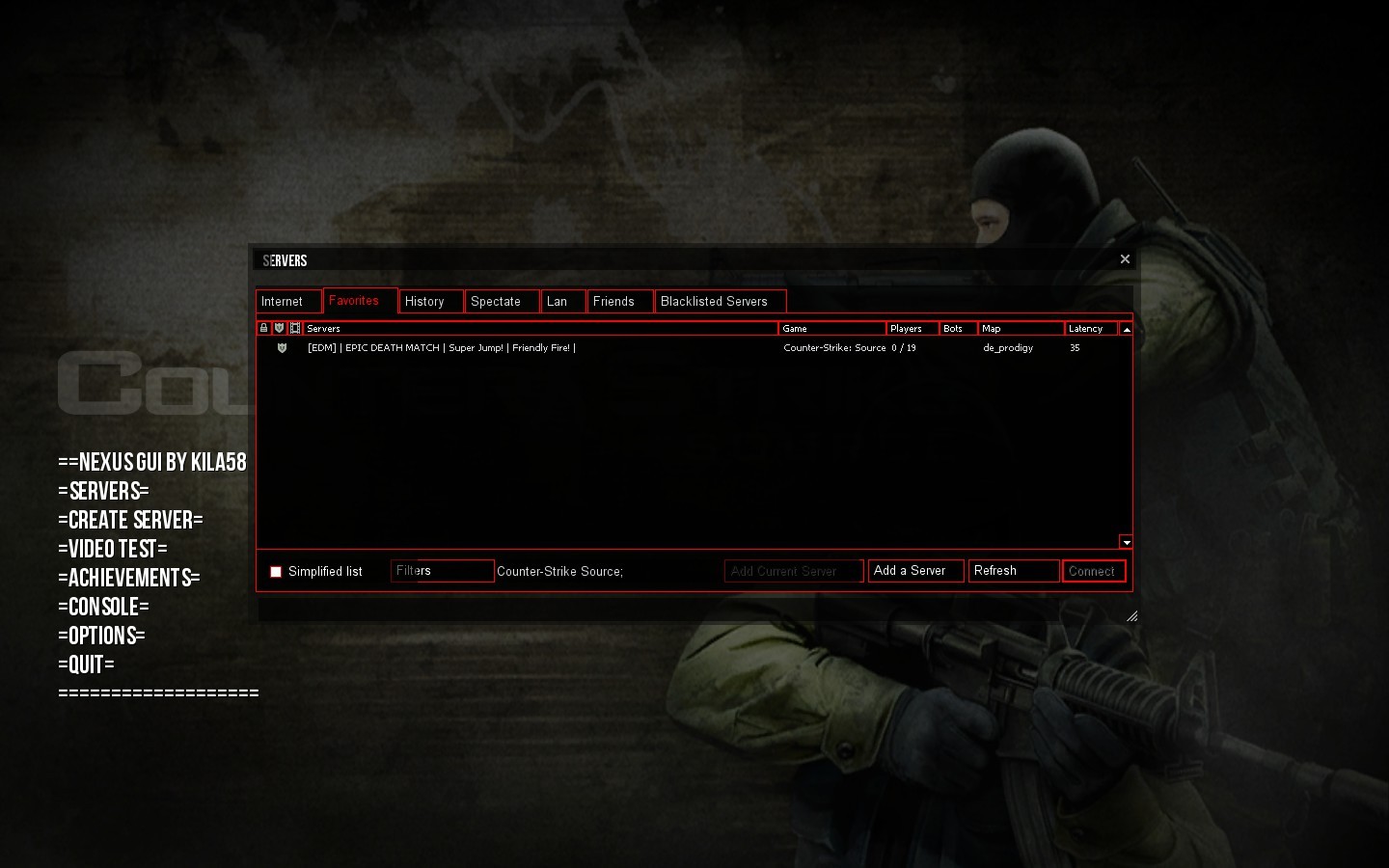The width and height of the screenshot is (1389, 868).
Task: Open the Blacklisted Servers tab
Action: 719,301
